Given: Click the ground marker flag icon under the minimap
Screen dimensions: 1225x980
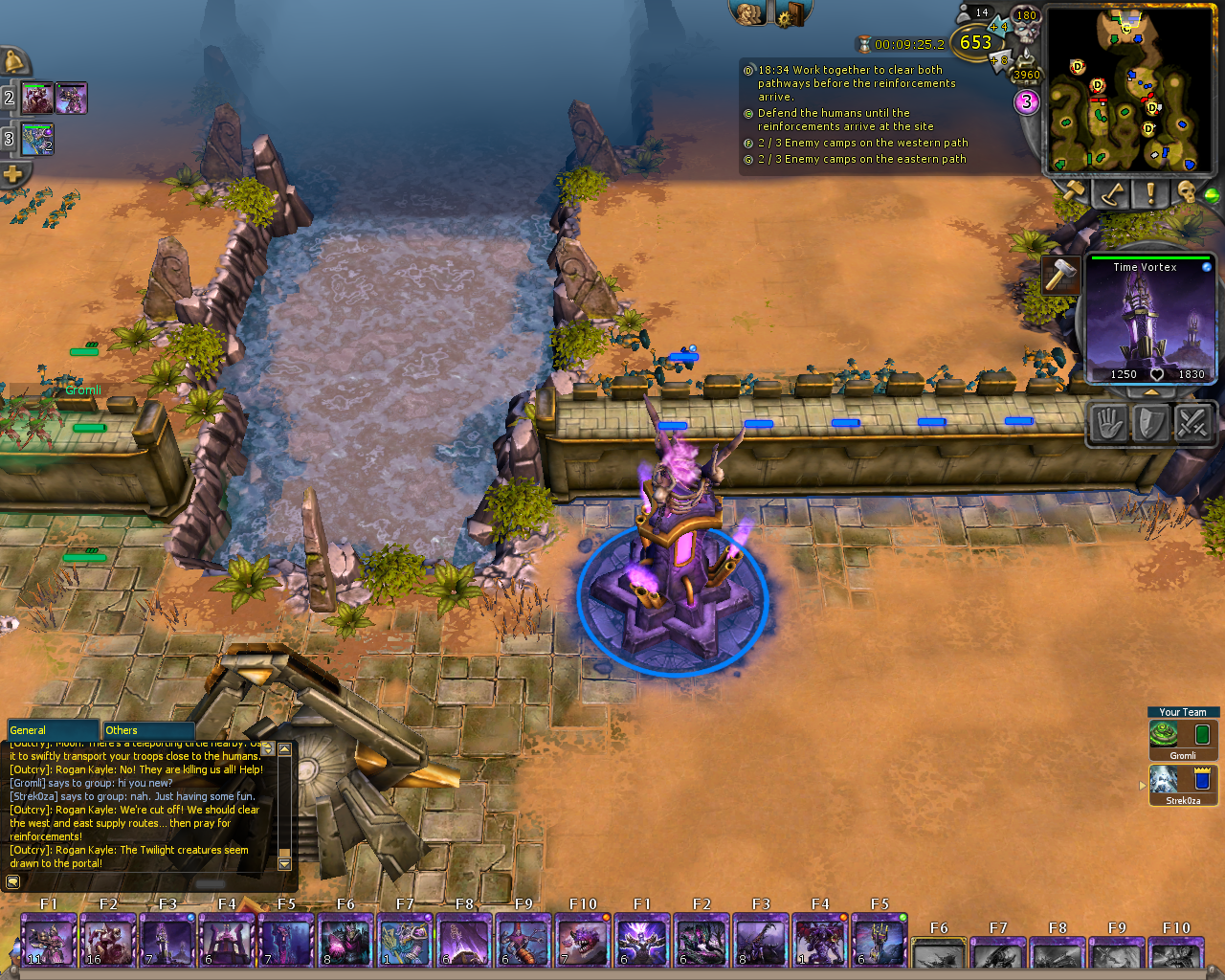Looking at the screenshot, I should [1111, 194].
